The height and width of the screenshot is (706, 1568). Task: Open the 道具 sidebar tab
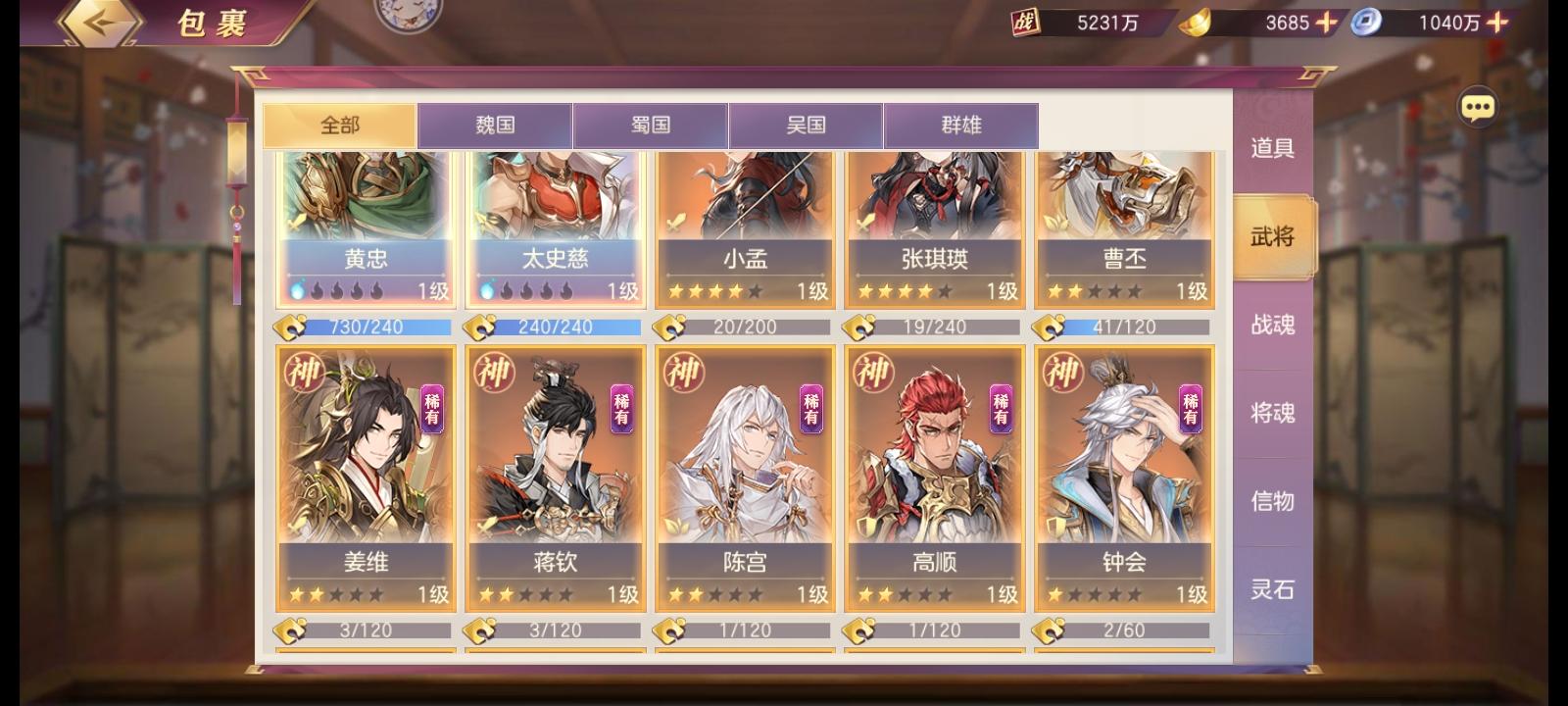pyautogui.click(x=1273, y=149)
